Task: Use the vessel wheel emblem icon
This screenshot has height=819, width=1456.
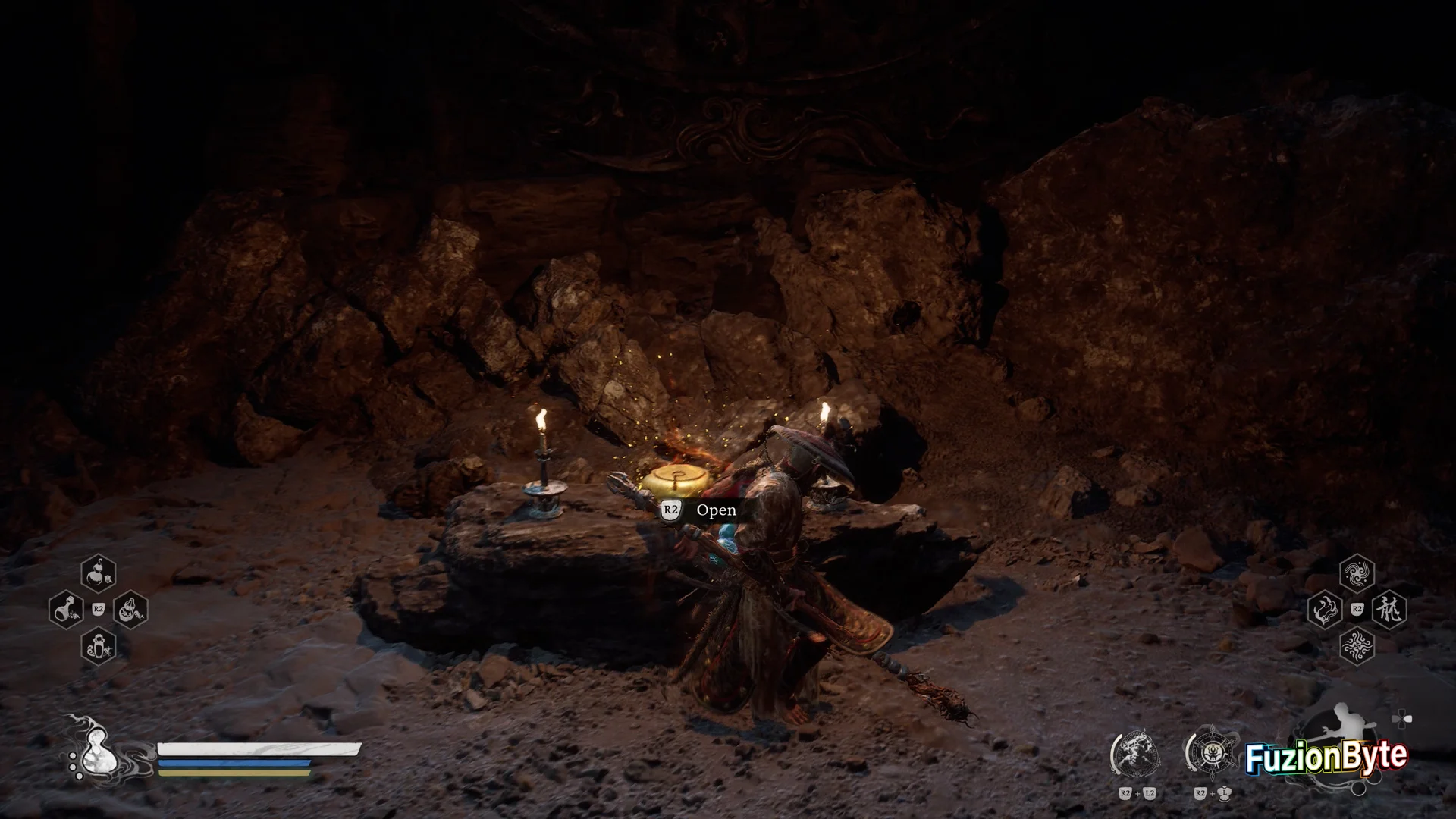Action: click(1211, 752)
